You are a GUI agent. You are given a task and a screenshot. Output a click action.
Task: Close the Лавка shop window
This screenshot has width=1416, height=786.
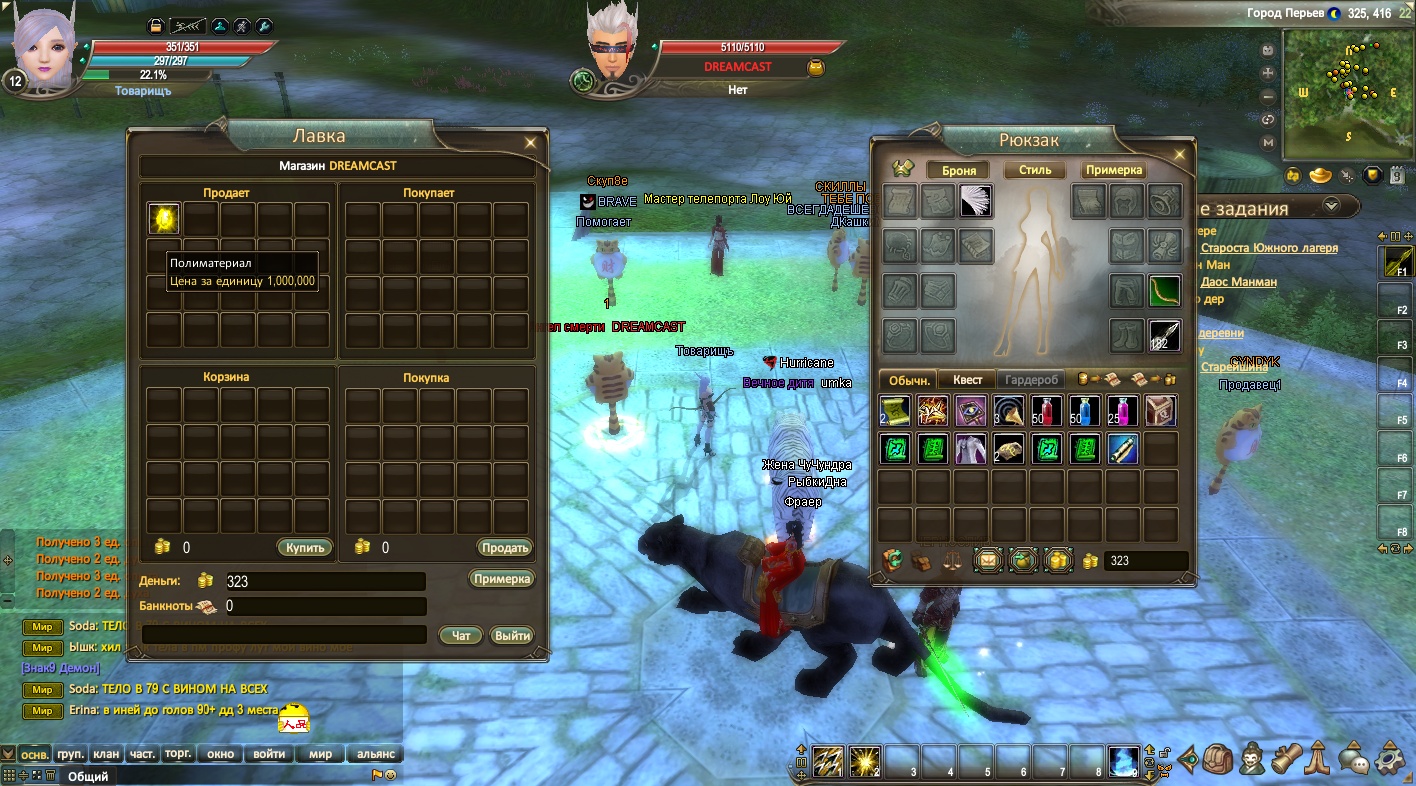point(530,143)
